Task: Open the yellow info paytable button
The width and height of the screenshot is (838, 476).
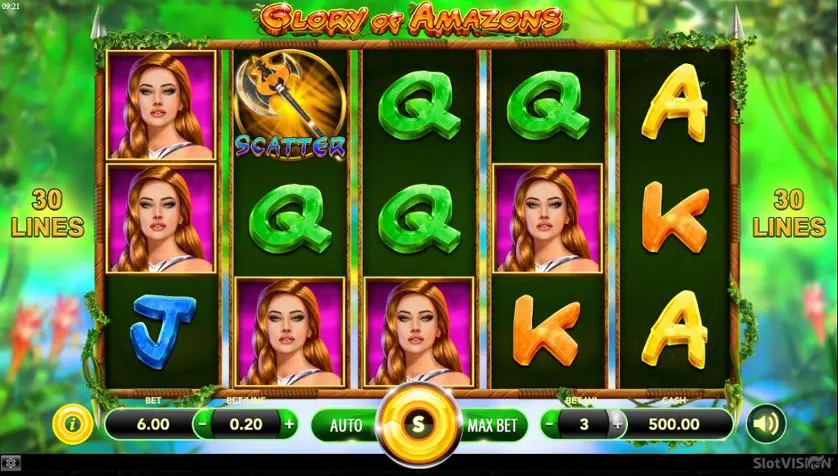Action: 72,424
